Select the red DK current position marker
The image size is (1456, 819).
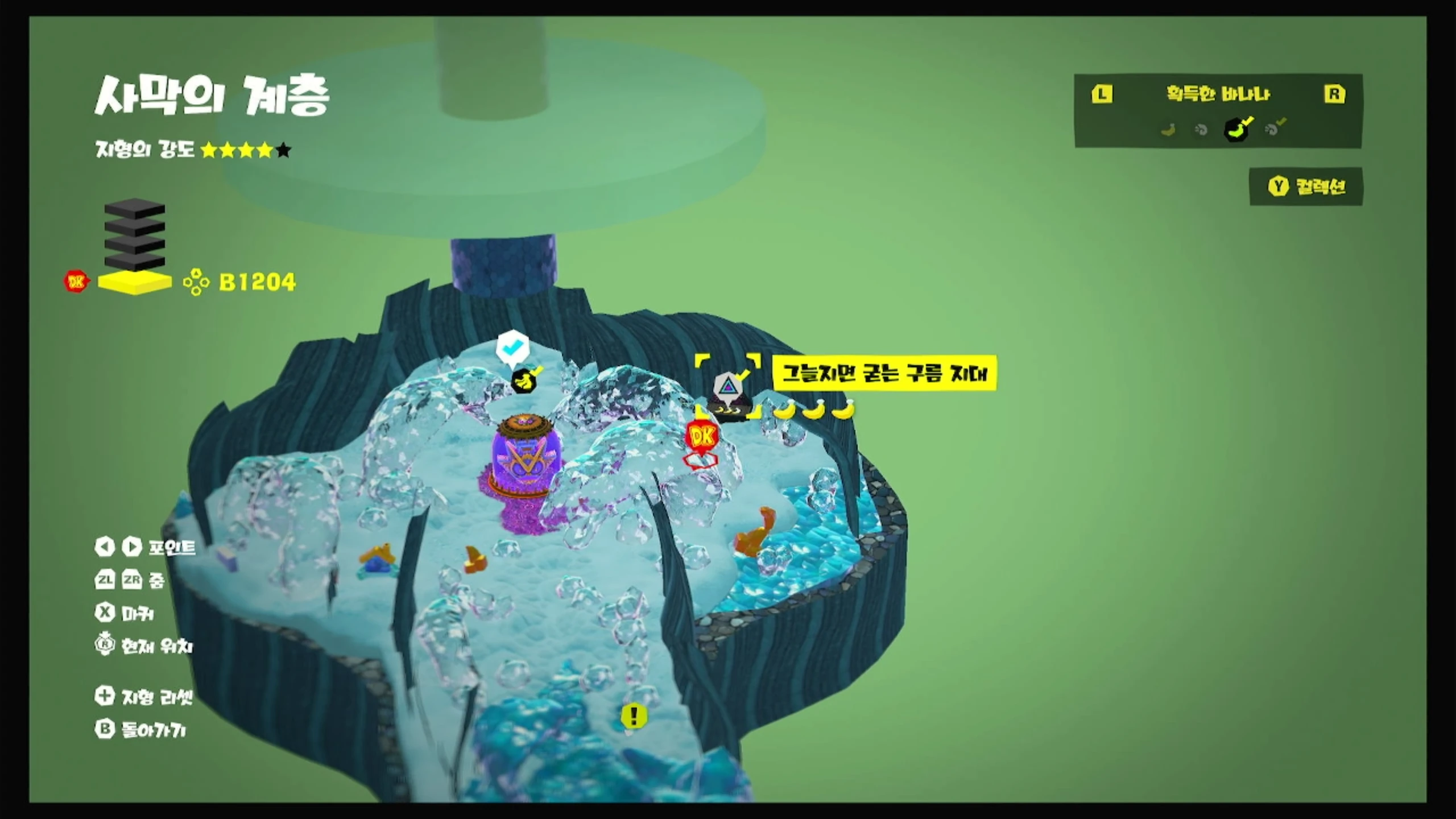[702, 438]
